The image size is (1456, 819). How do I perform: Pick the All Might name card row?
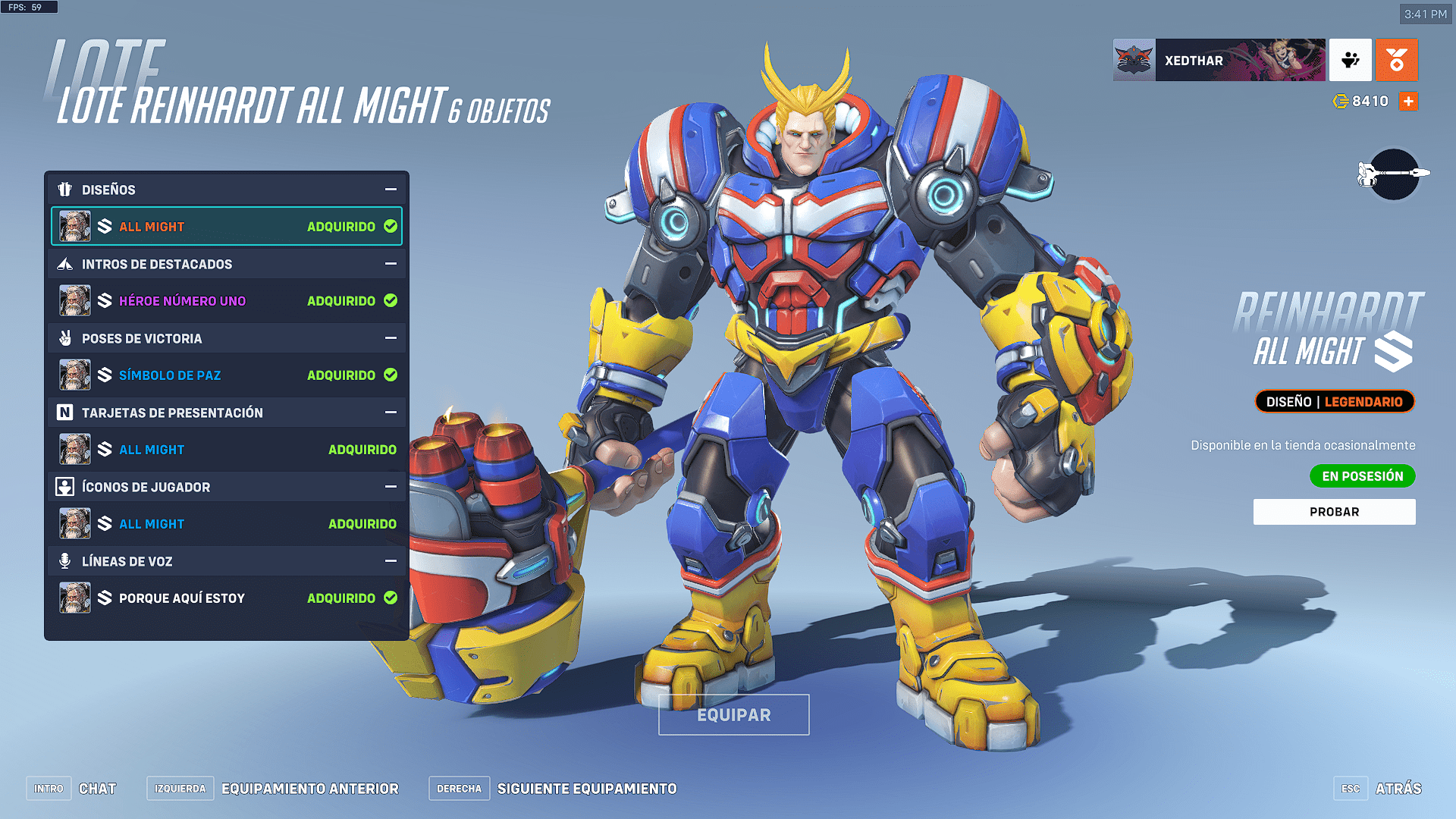tap(226, 450)
